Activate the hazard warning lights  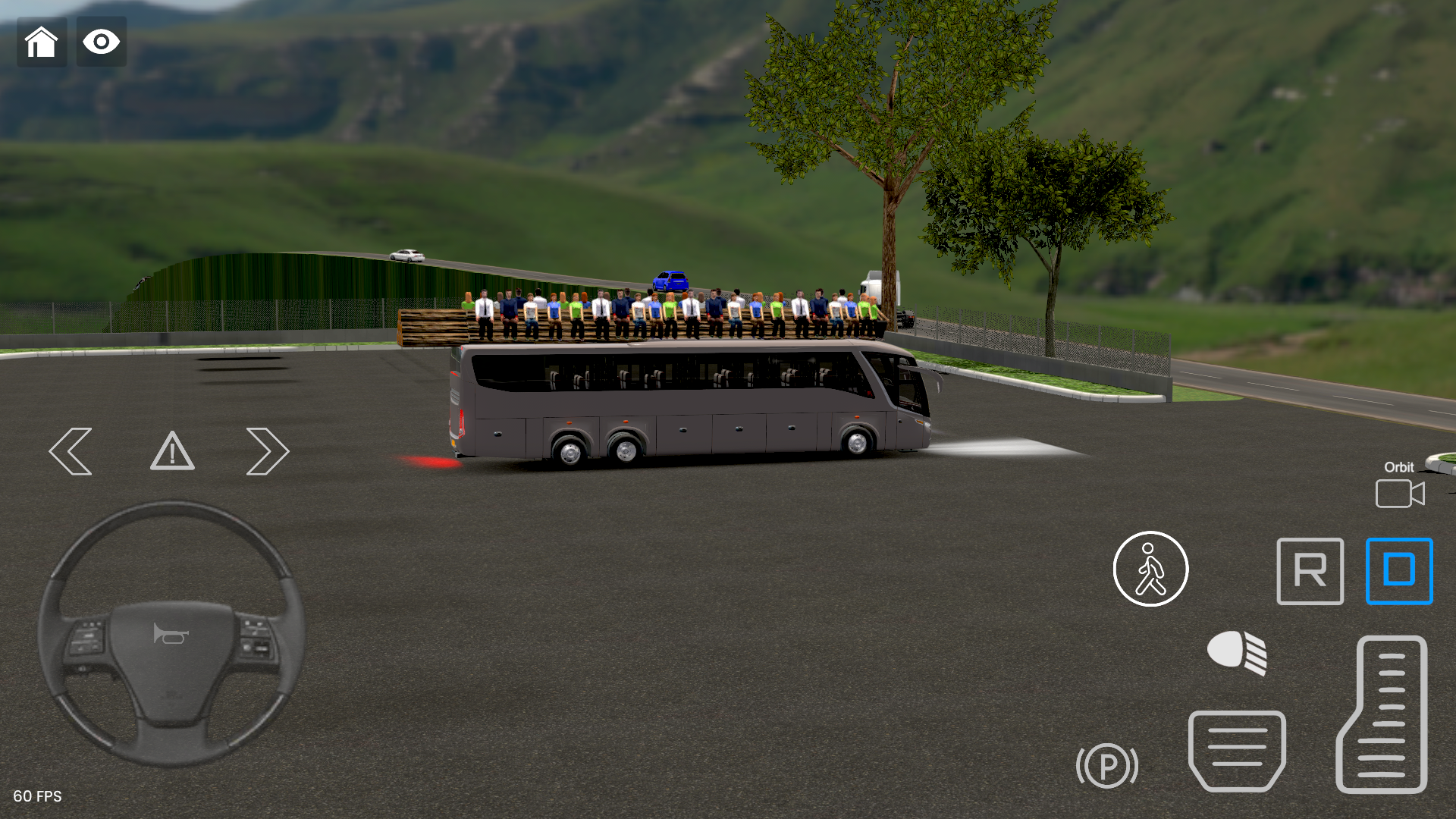pos(172,452)
